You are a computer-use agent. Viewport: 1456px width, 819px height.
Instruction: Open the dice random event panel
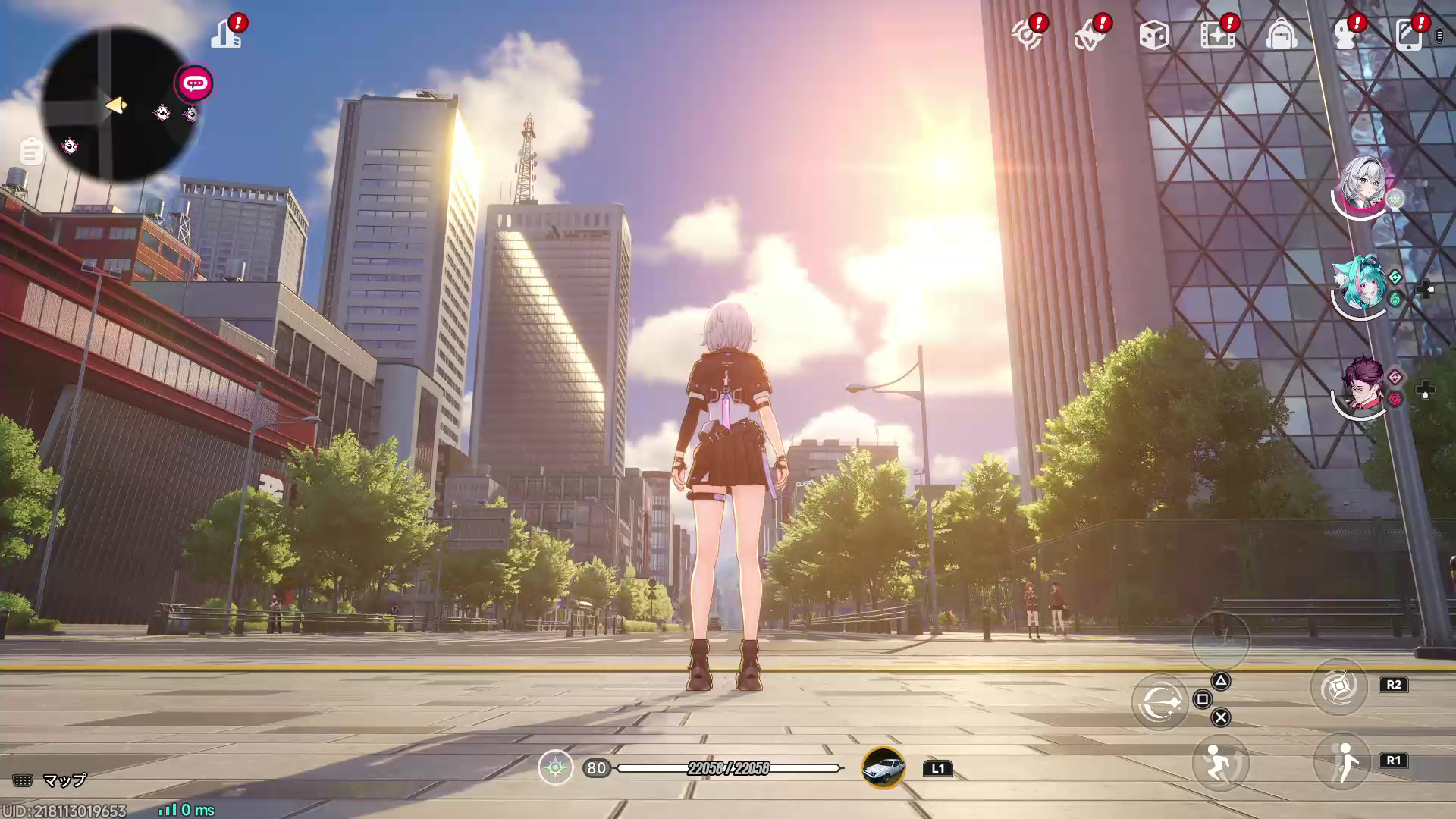coord(1155,35)
